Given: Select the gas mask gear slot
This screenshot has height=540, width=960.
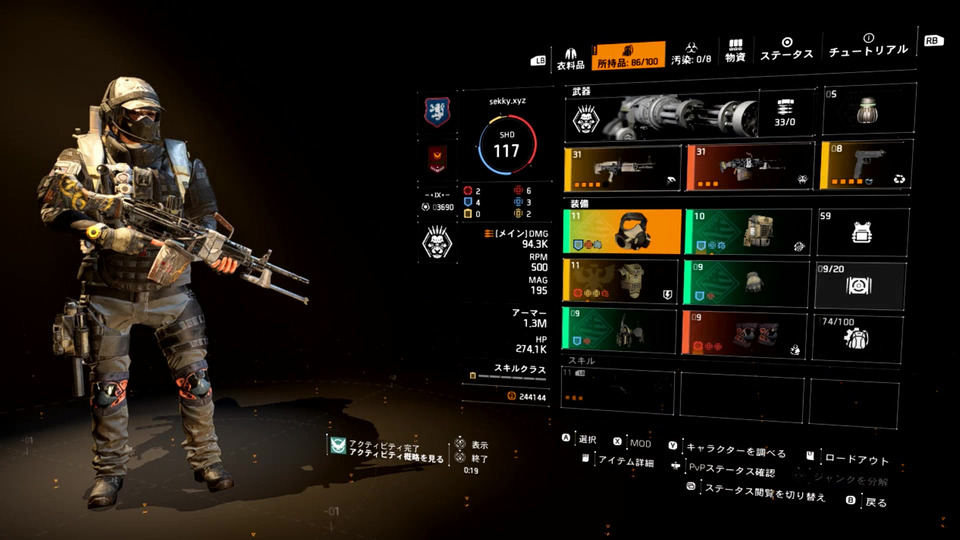Looking at the screenshot, I should [x=621, y=231].
